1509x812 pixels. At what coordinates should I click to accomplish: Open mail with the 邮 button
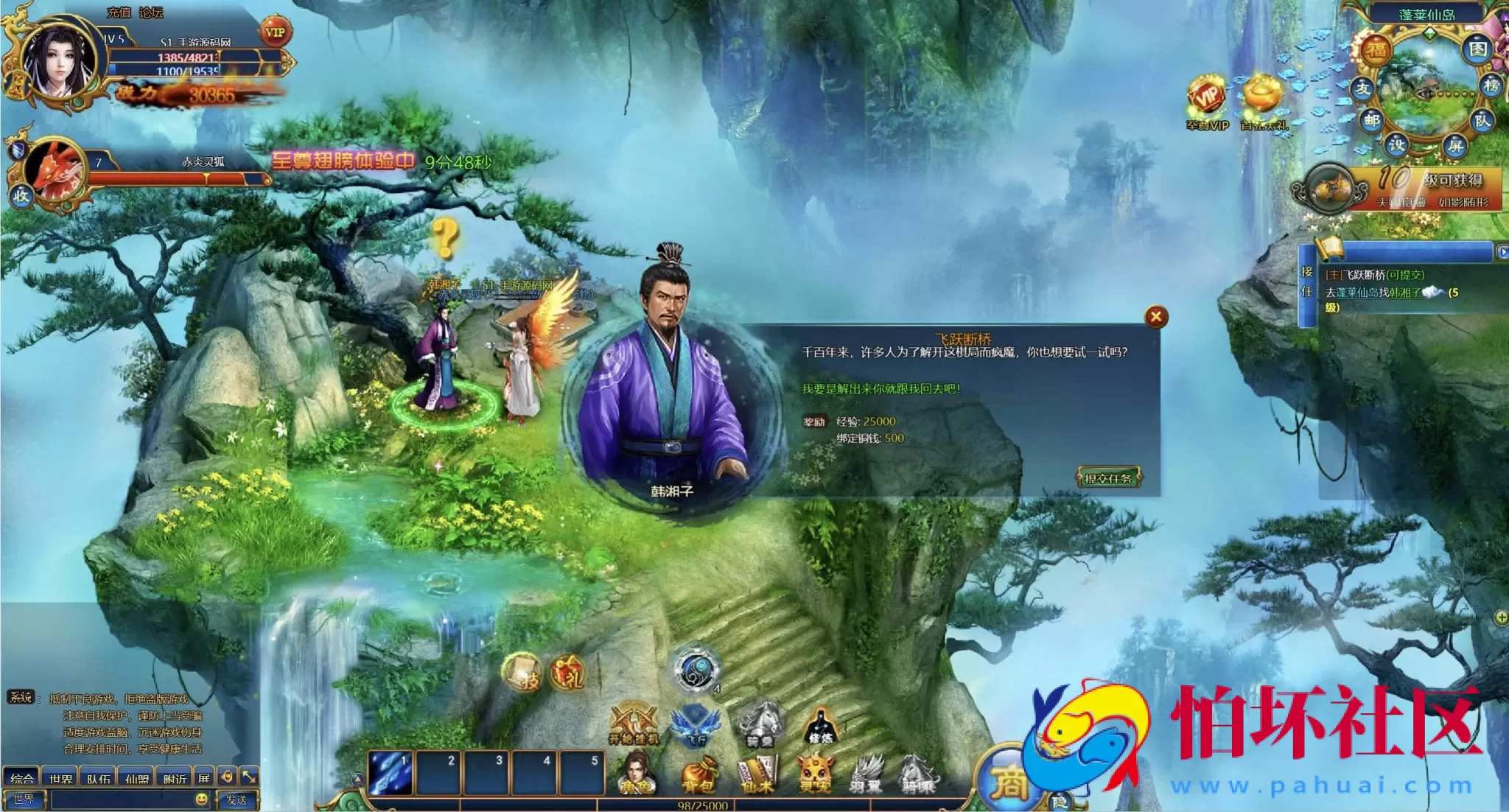(1371, 119)
